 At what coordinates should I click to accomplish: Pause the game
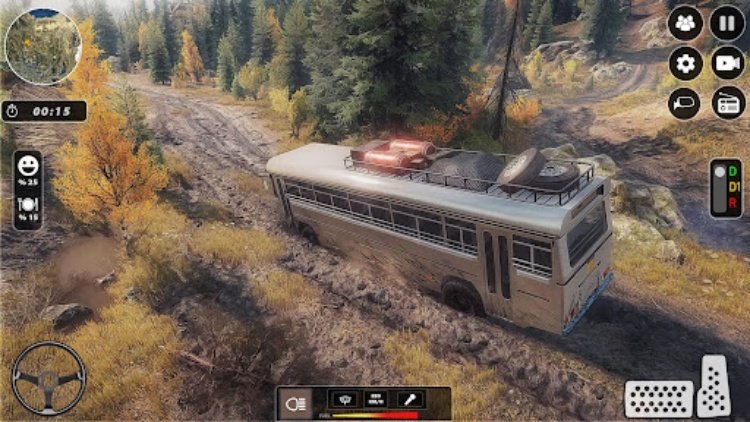[x=728, y=23]
